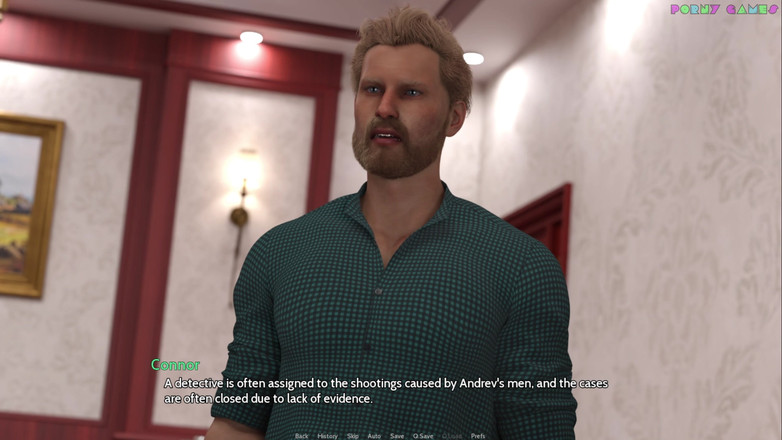
Task: Go back using the Back button
Action: coord(301,436)
